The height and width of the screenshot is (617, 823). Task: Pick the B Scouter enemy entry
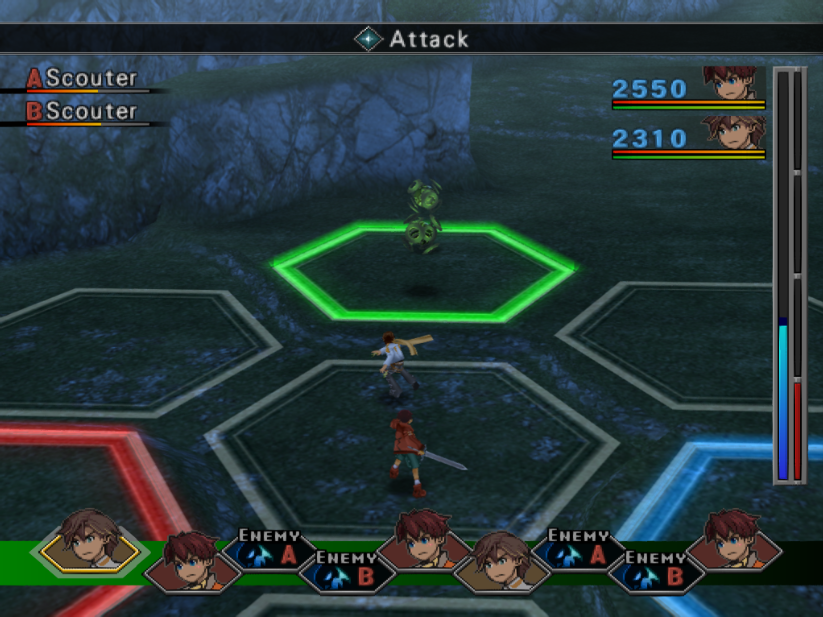coord(82,111)
